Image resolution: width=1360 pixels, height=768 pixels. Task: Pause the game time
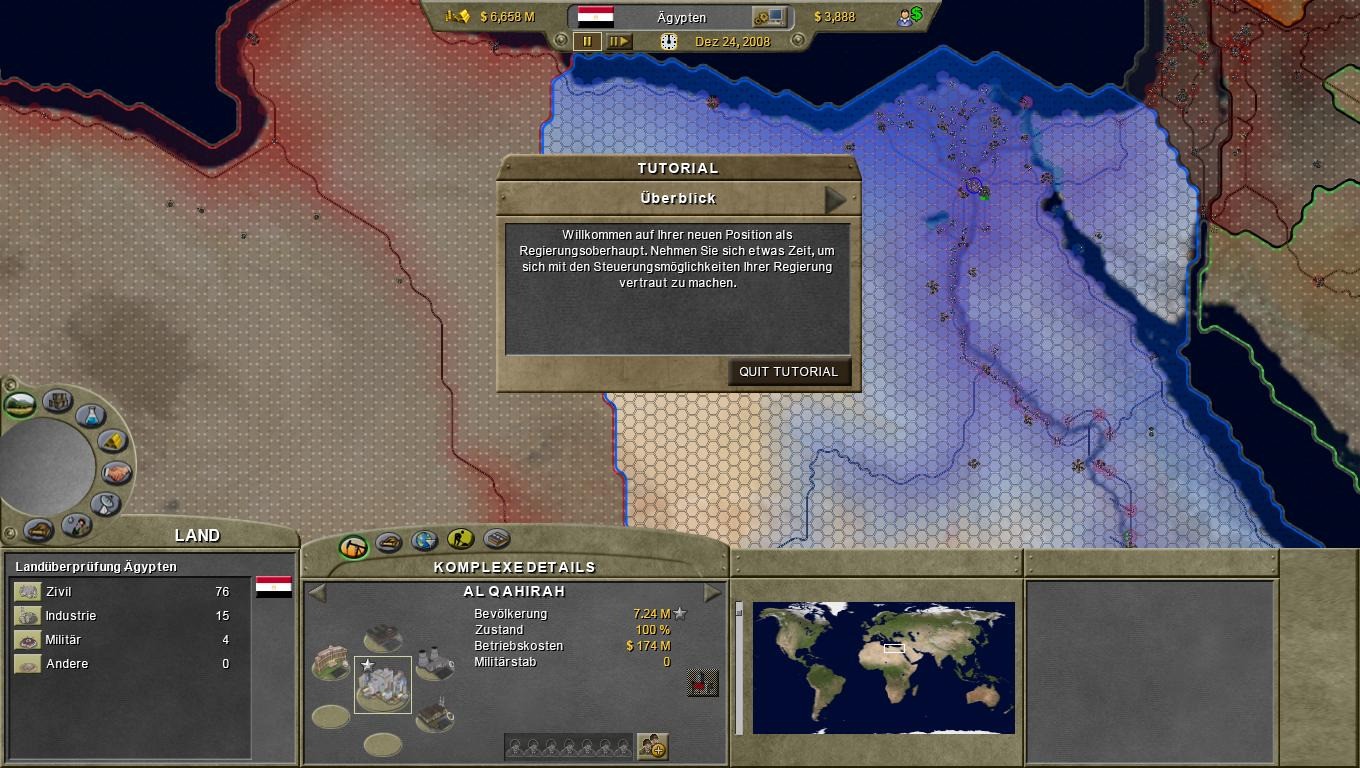click(587, 42)
